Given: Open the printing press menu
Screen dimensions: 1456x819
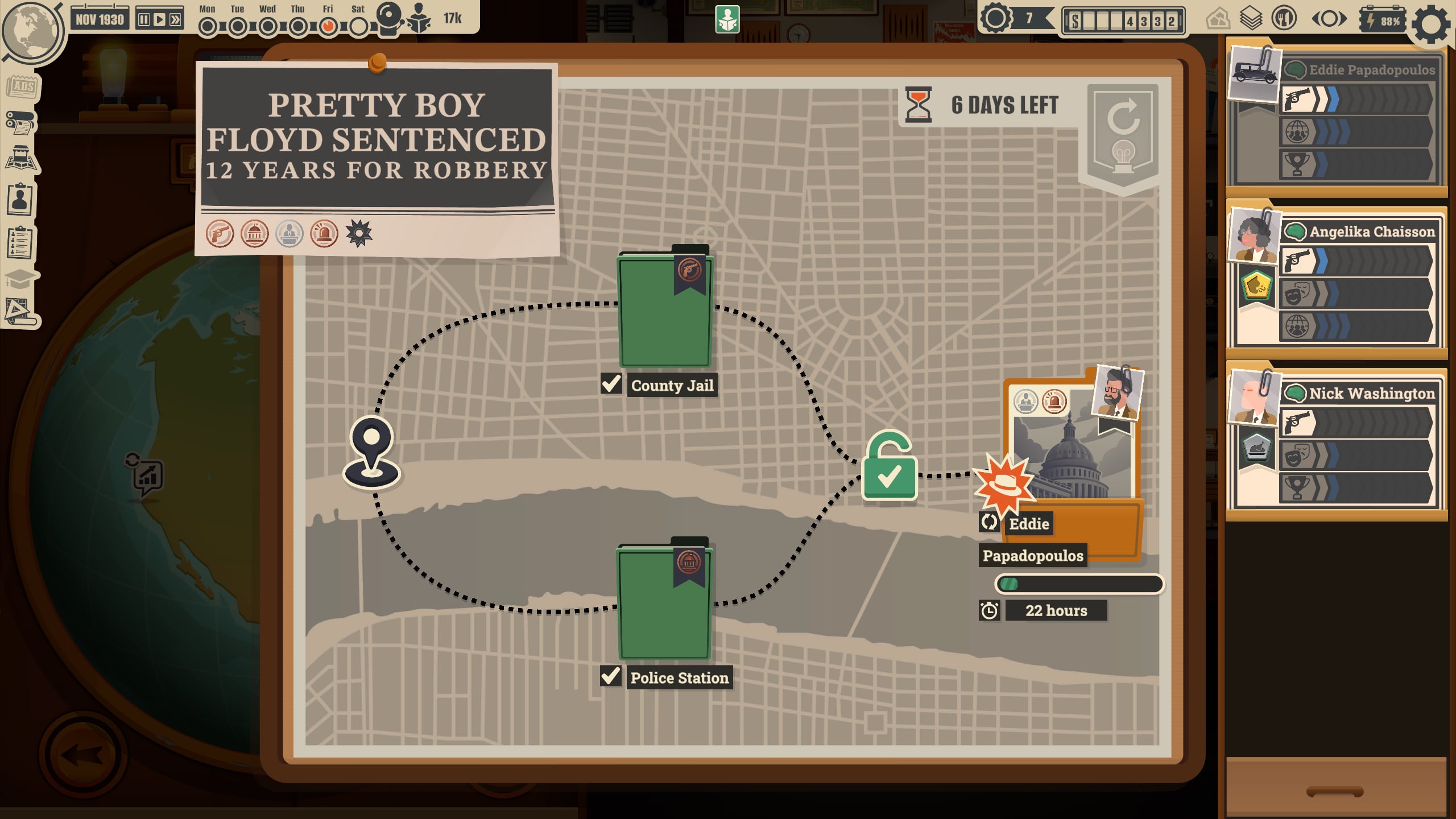Looking at the screenshot, I should click(x=20, y=123).
